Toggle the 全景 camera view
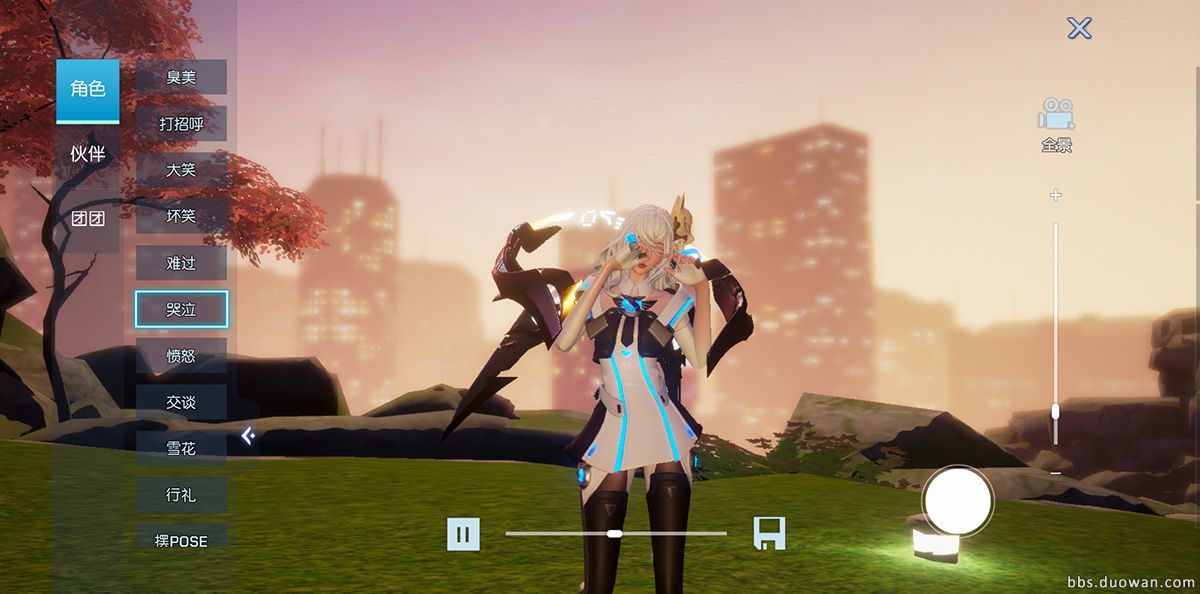Viewport: 1200px width, 594px height. (x=1056, y=125)
